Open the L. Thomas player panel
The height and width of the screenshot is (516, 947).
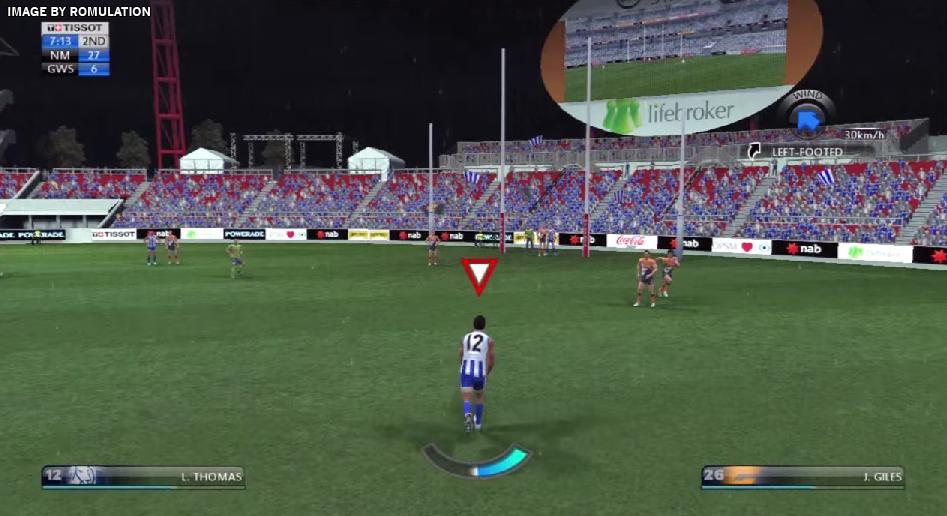tap(143, 477)
